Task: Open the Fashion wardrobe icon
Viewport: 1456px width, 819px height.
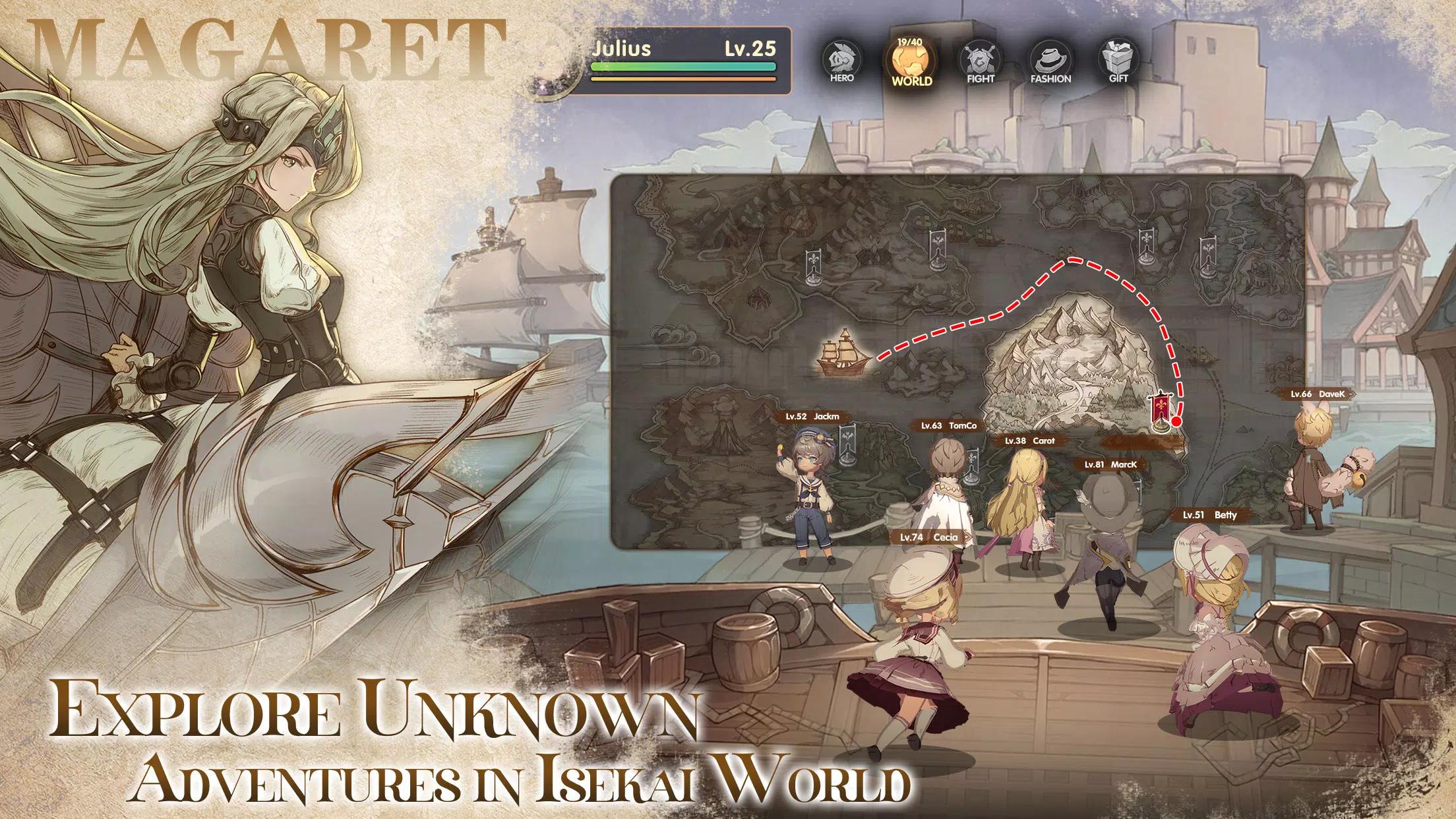Action: coord(1052,61)
